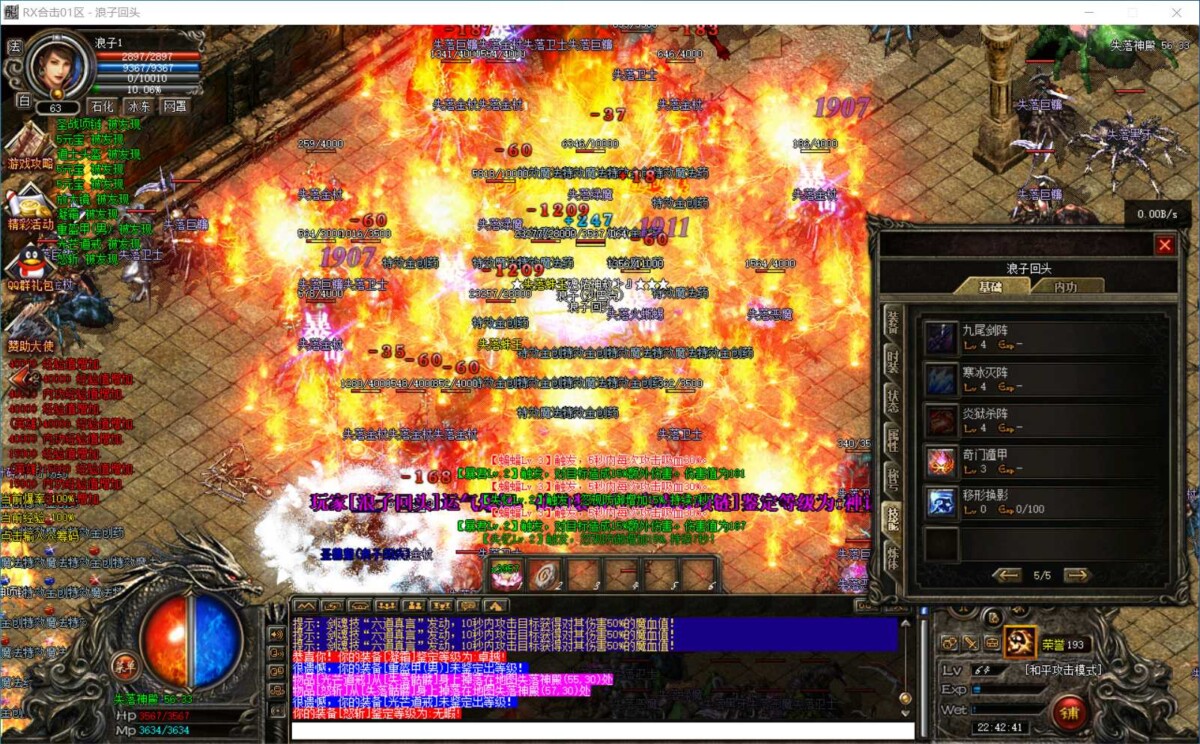Open the 时装 side tab

coord(892,363)
